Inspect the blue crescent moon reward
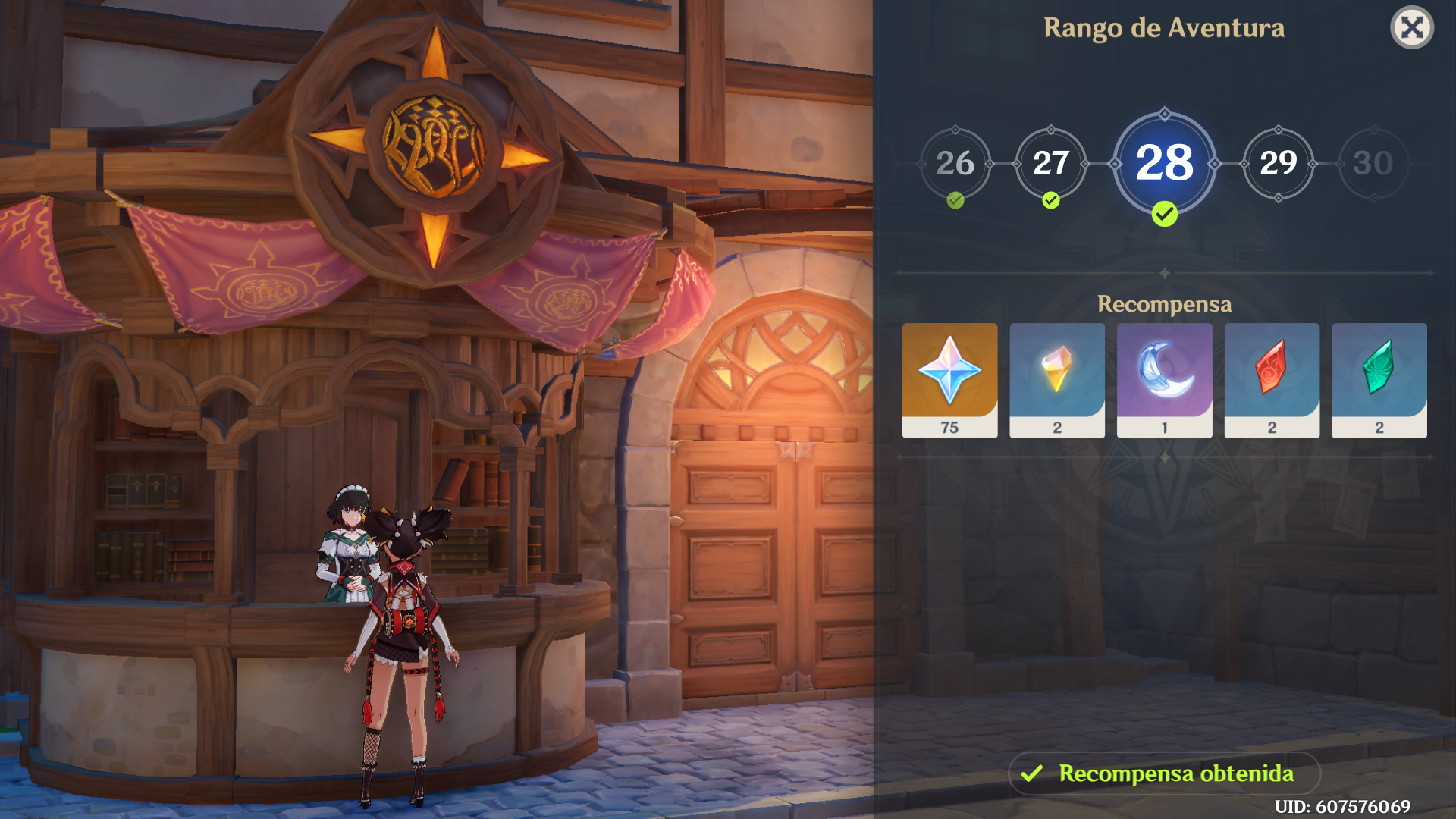The image size is (1456, 819). click(1164, 380)
